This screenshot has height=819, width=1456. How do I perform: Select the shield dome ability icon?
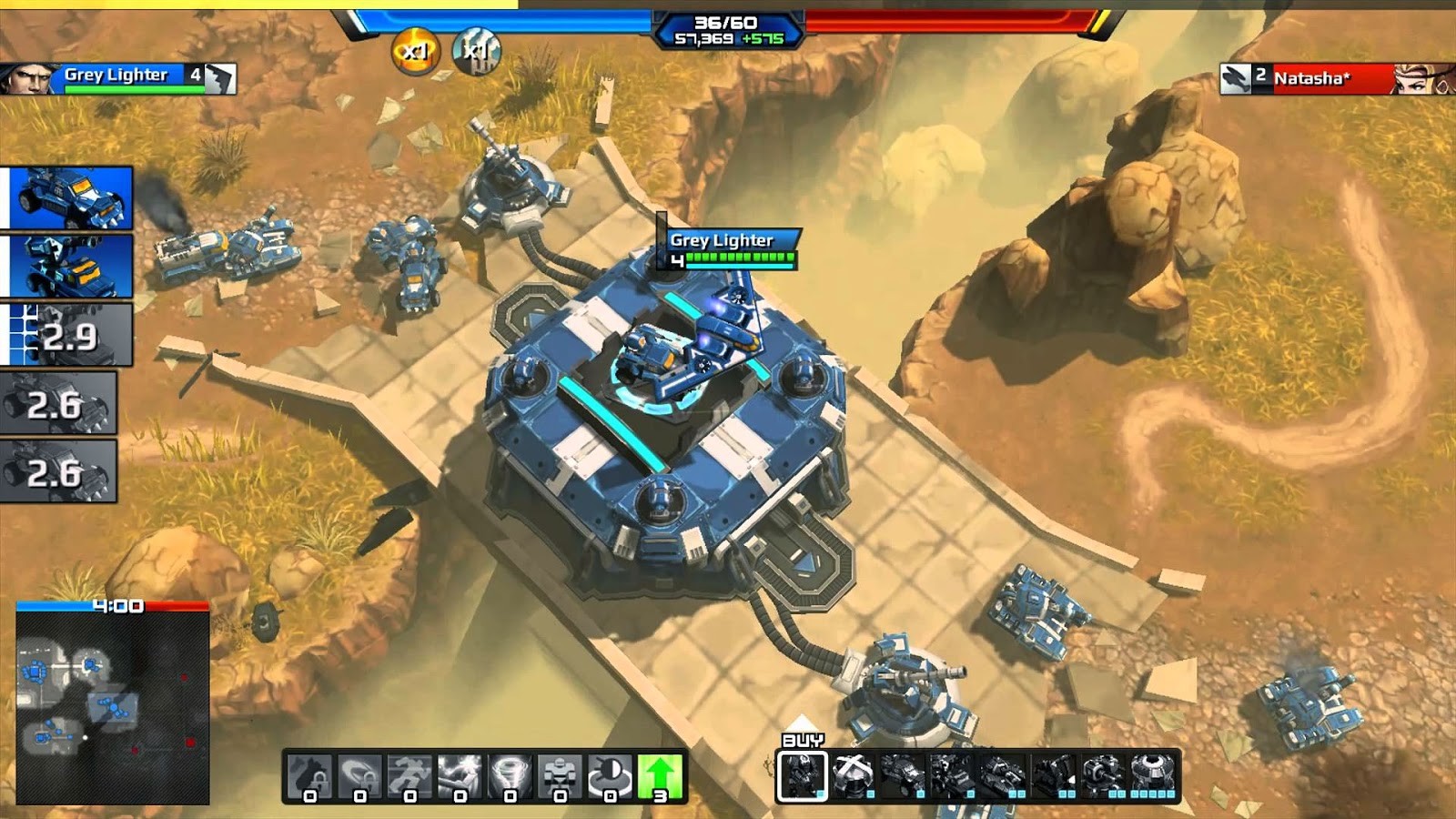click(610, 775)
